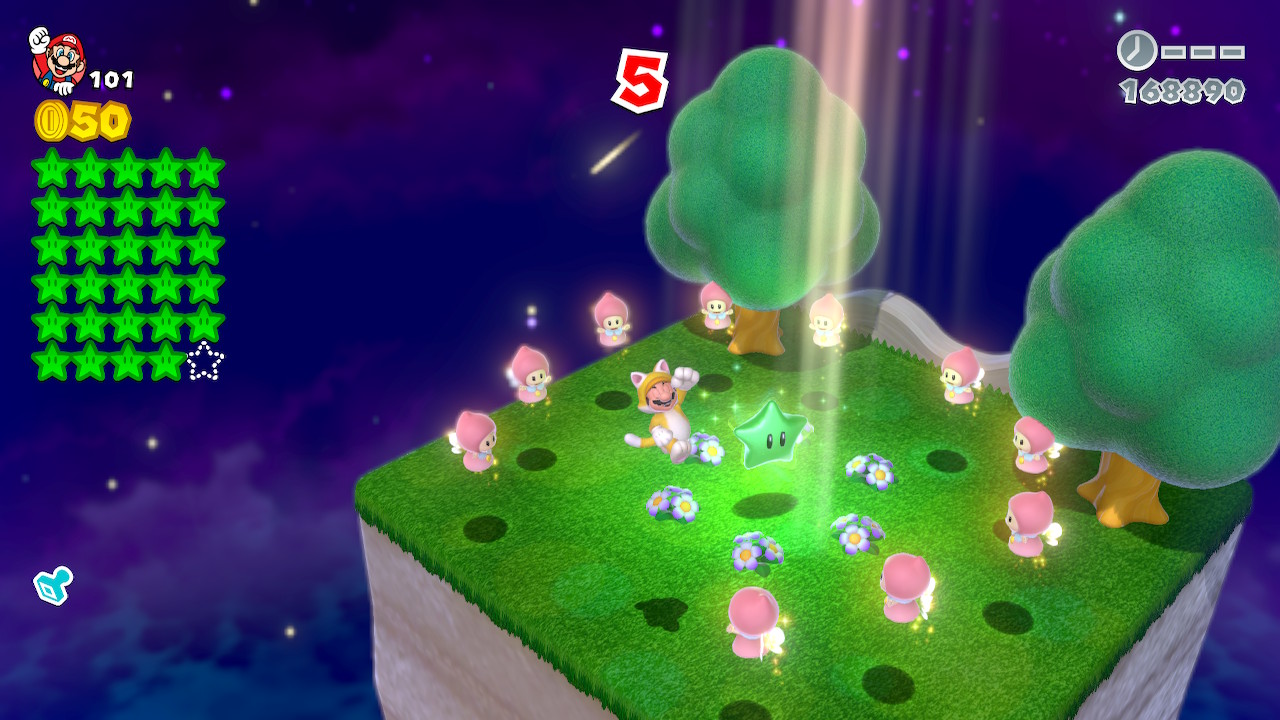Click the empty dotted star outline slot
This screenshot has width=1280, height=720.
[205, 361]
